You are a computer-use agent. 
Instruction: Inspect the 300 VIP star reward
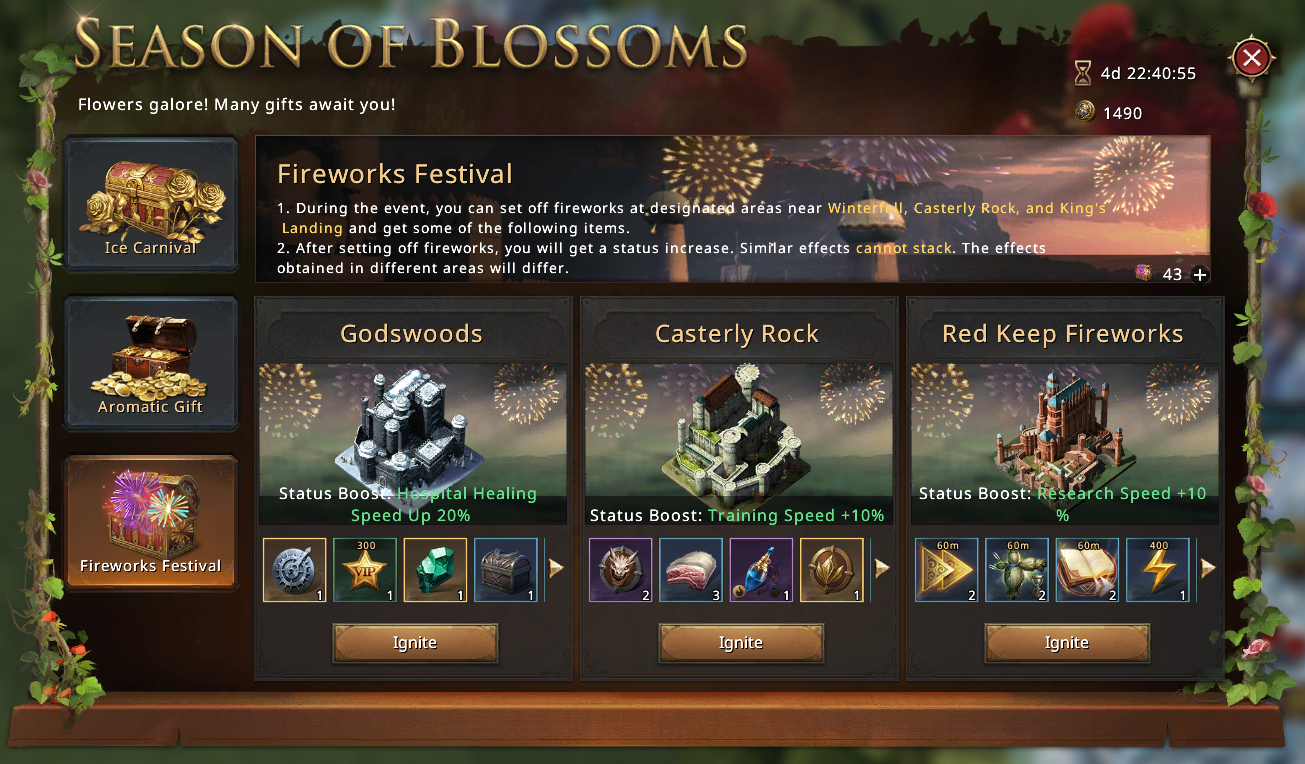(365, 570)
